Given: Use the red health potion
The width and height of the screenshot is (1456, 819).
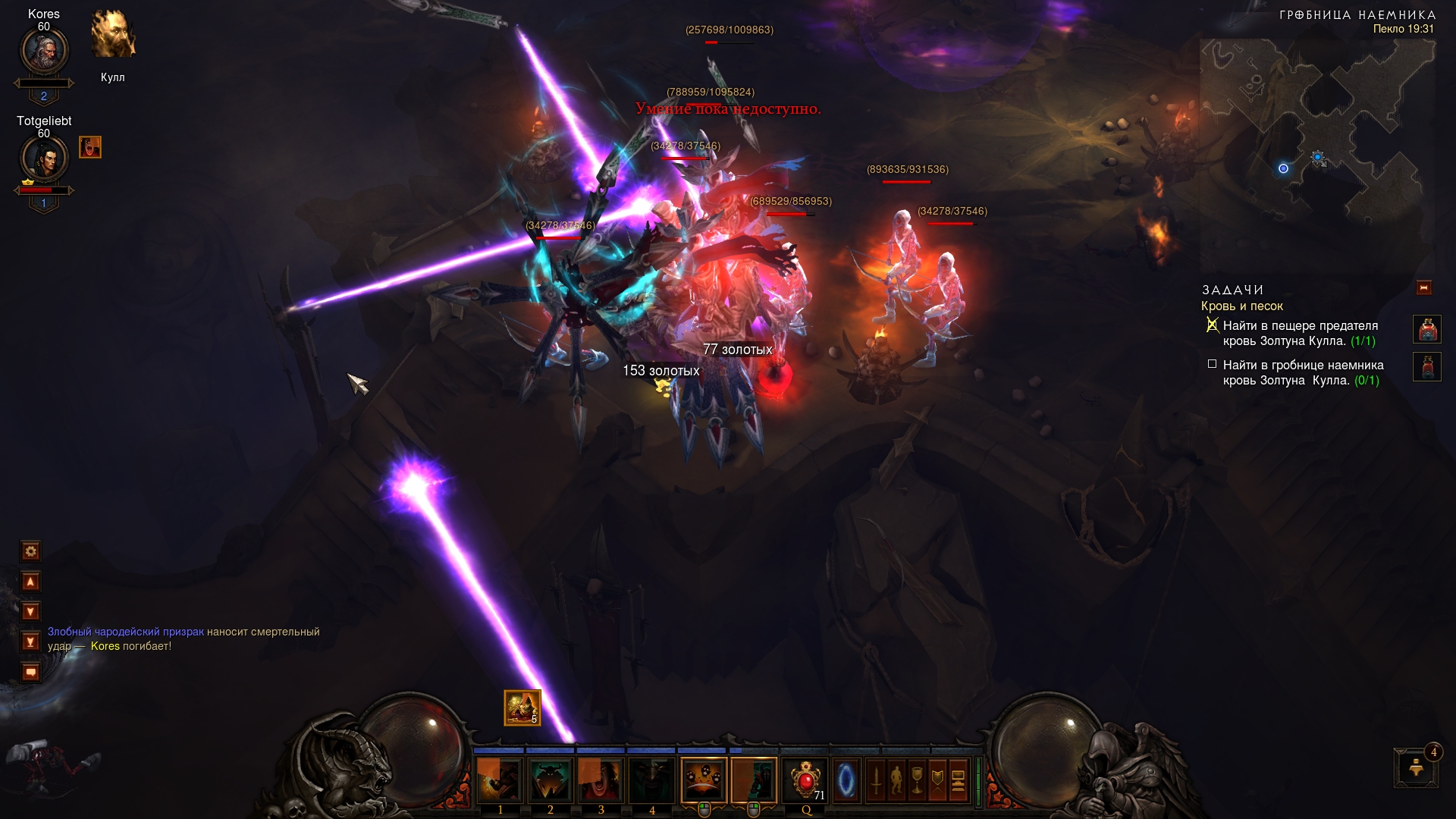Looking at the screenshot, I should (x=805, y=780).
